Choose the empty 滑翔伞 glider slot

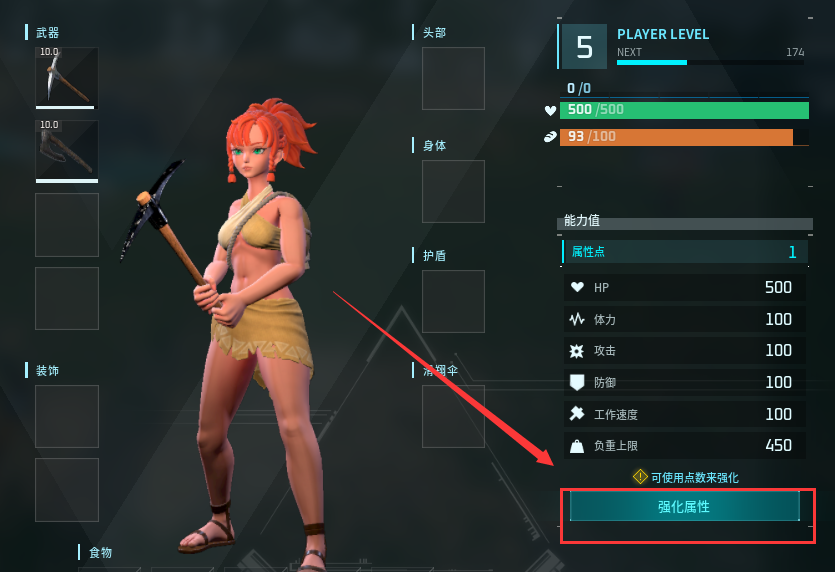point(453,415)
